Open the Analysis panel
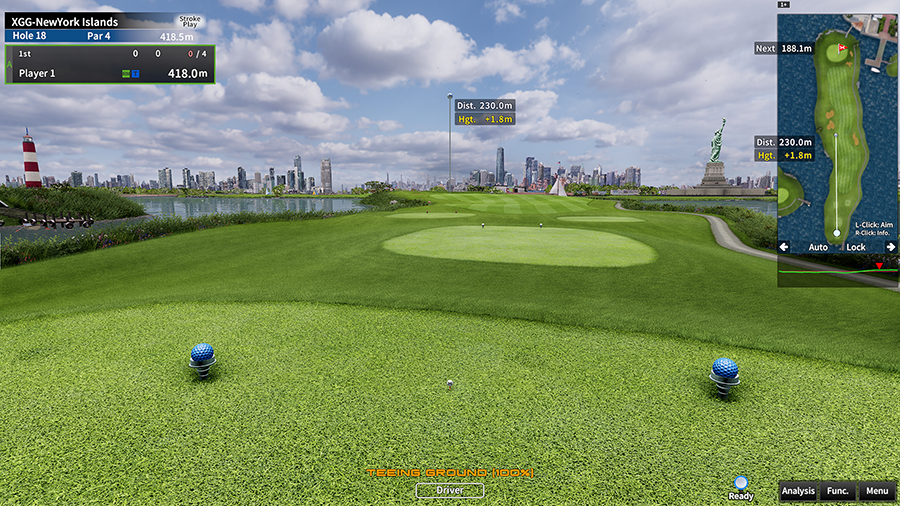This screenshot has height=506, width=900. click(798, 491)
